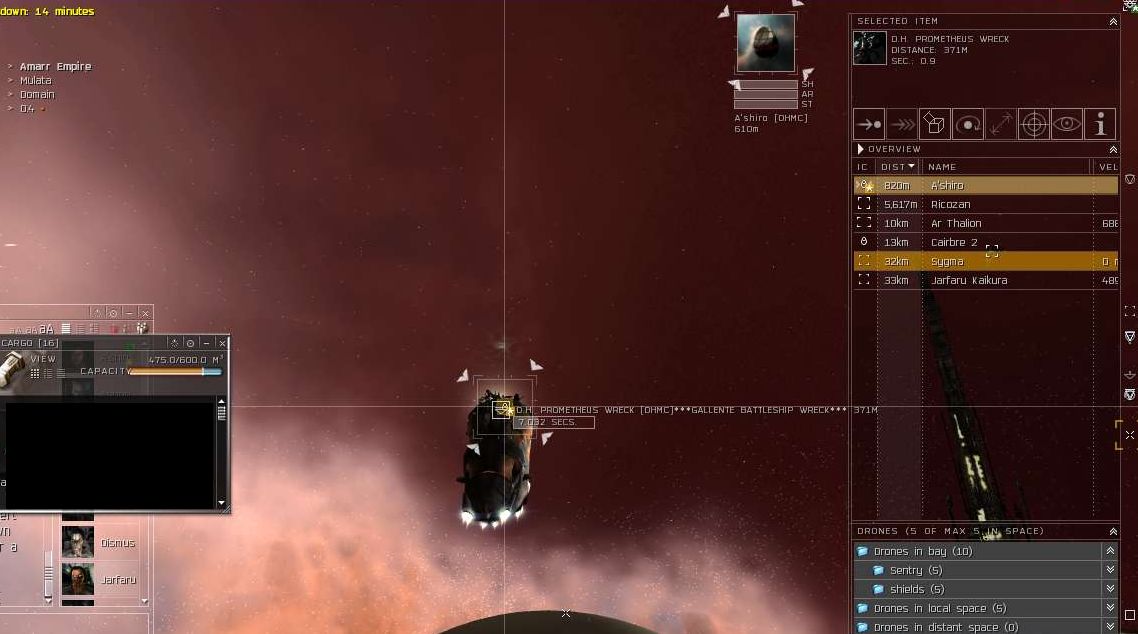The image size is (1138, 634).
Task: Open the wreck's cargo with the cube button
Action: click(934, 124)
